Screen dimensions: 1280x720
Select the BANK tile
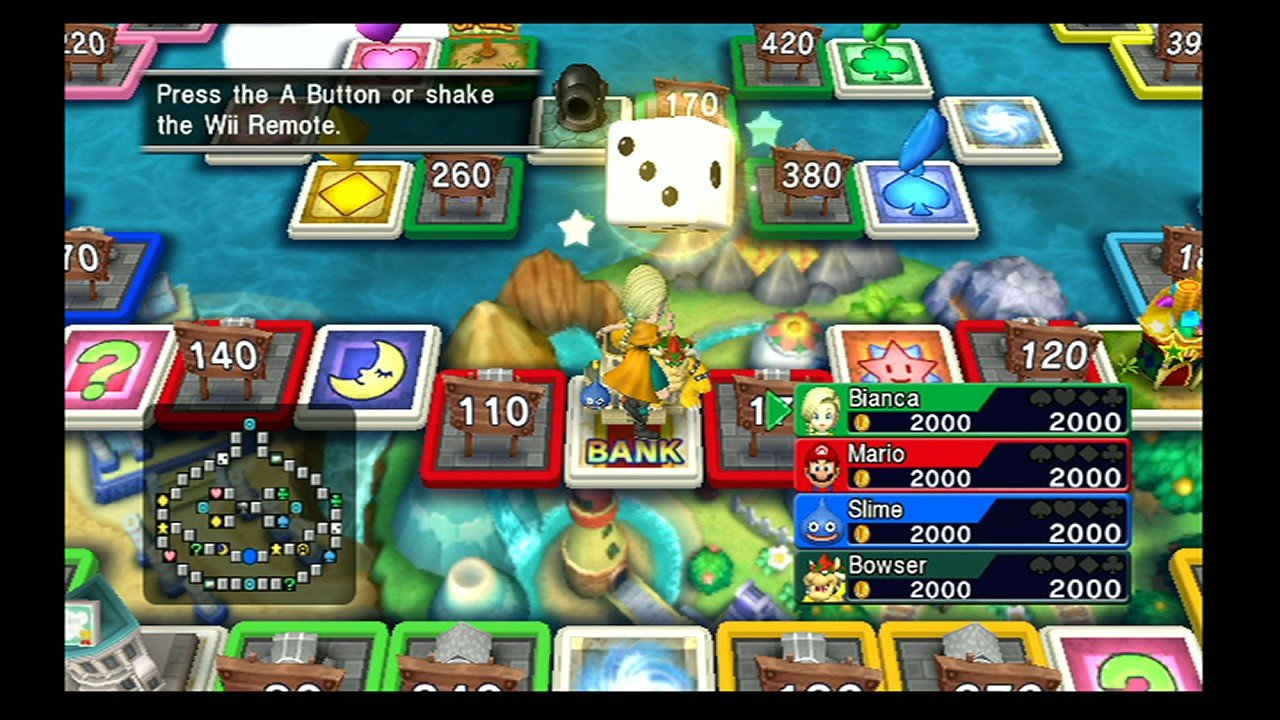pyautogui.click(x=635, y=450)
